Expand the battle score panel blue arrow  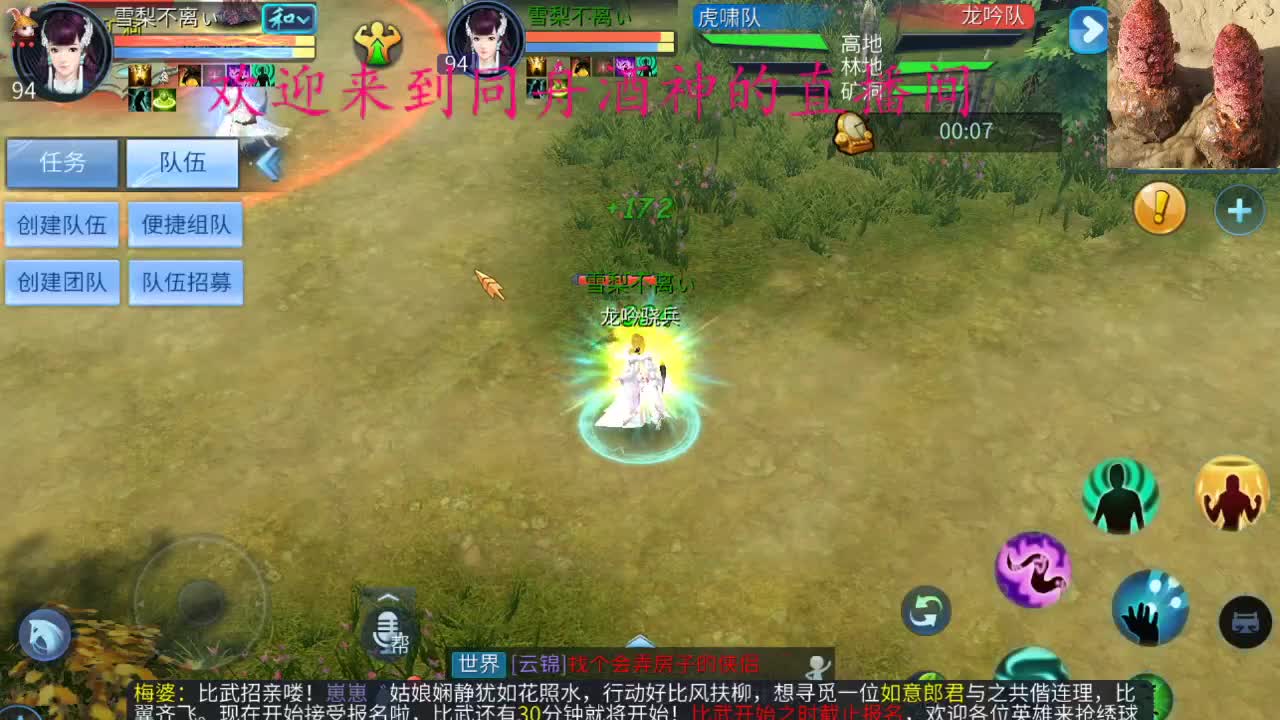[1088, 31]
